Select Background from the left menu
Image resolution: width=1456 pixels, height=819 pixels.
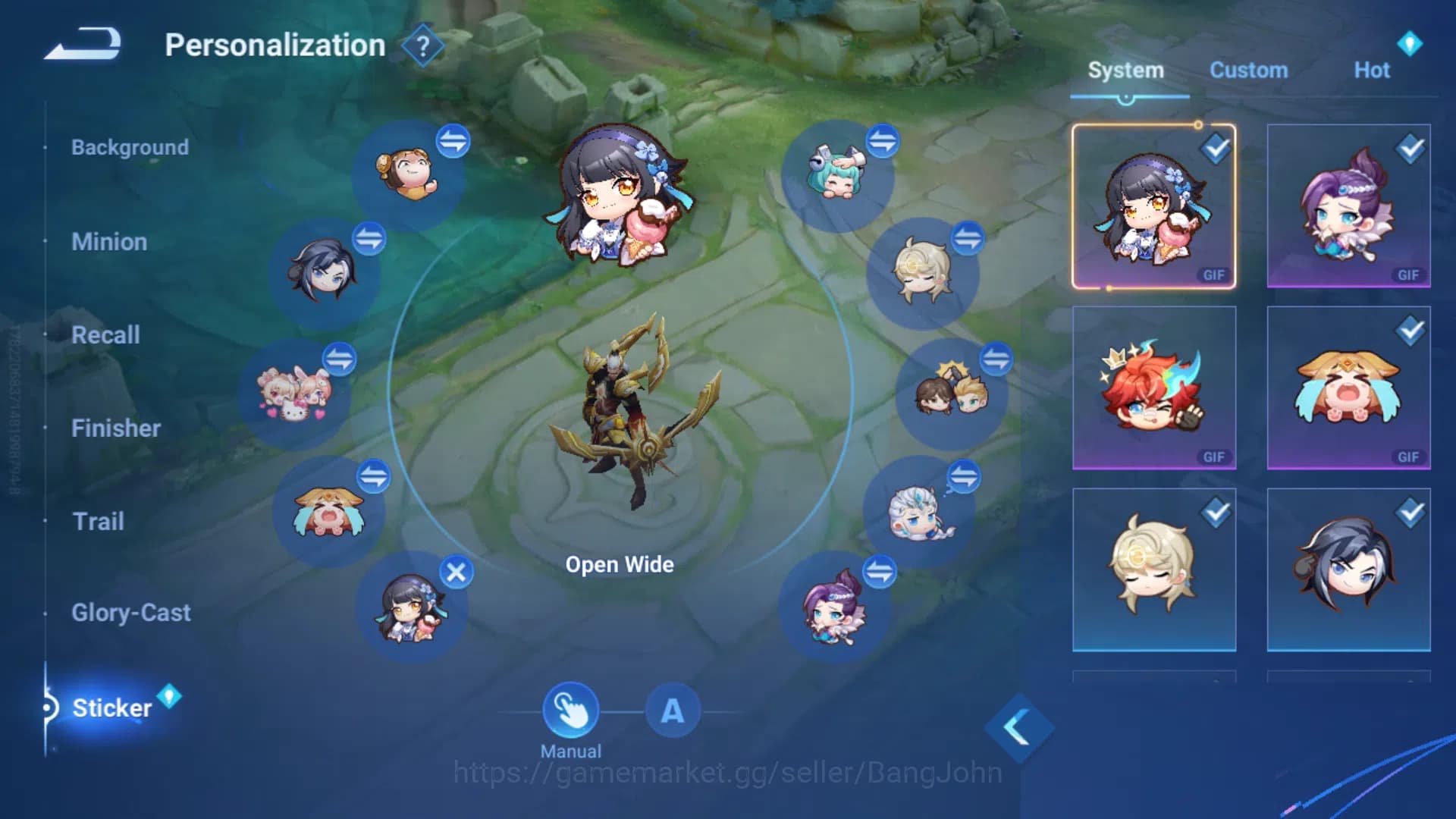[130, 147]
